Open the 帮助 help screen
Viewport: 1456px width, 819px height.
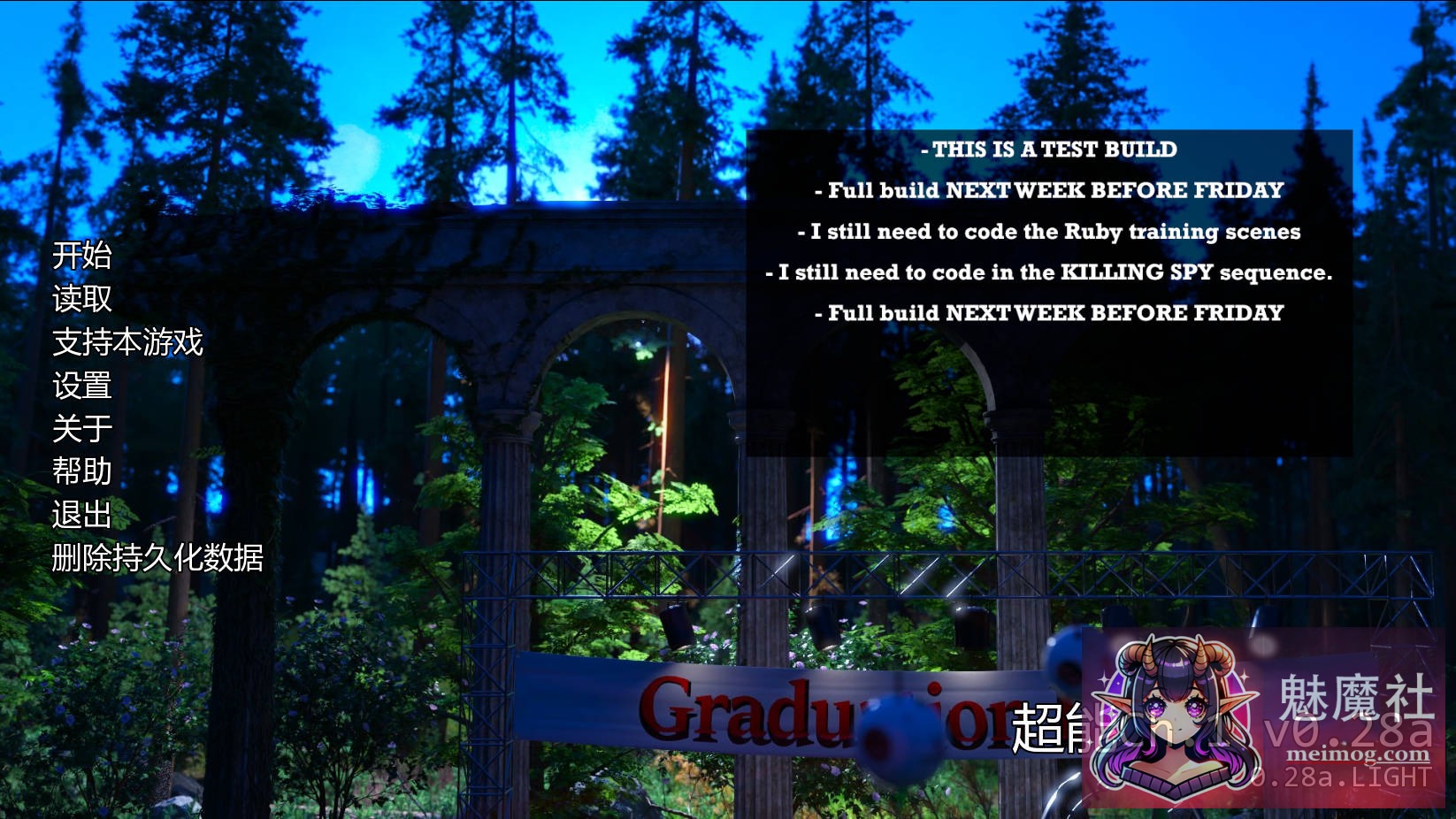81,472
